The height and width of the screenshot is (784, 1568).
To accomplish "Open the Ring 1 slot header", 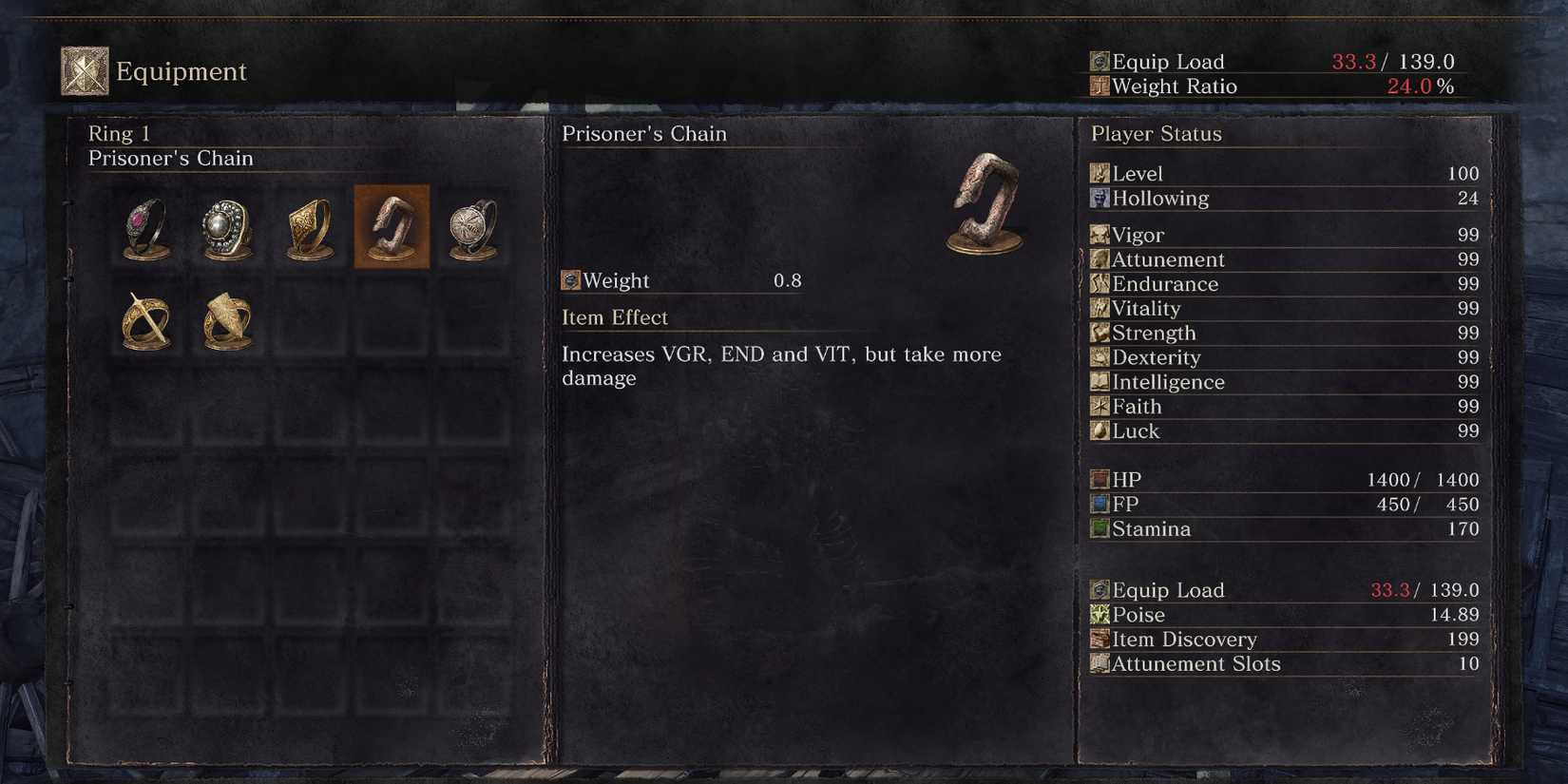I will [119, 134].
